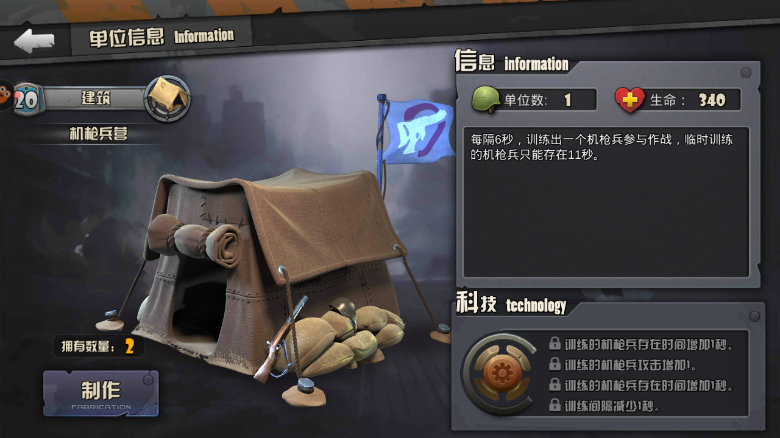This screenshot has height=438, width=780.
Task: Tap the 制作 Fabrication button
Action: click(100, 393)
